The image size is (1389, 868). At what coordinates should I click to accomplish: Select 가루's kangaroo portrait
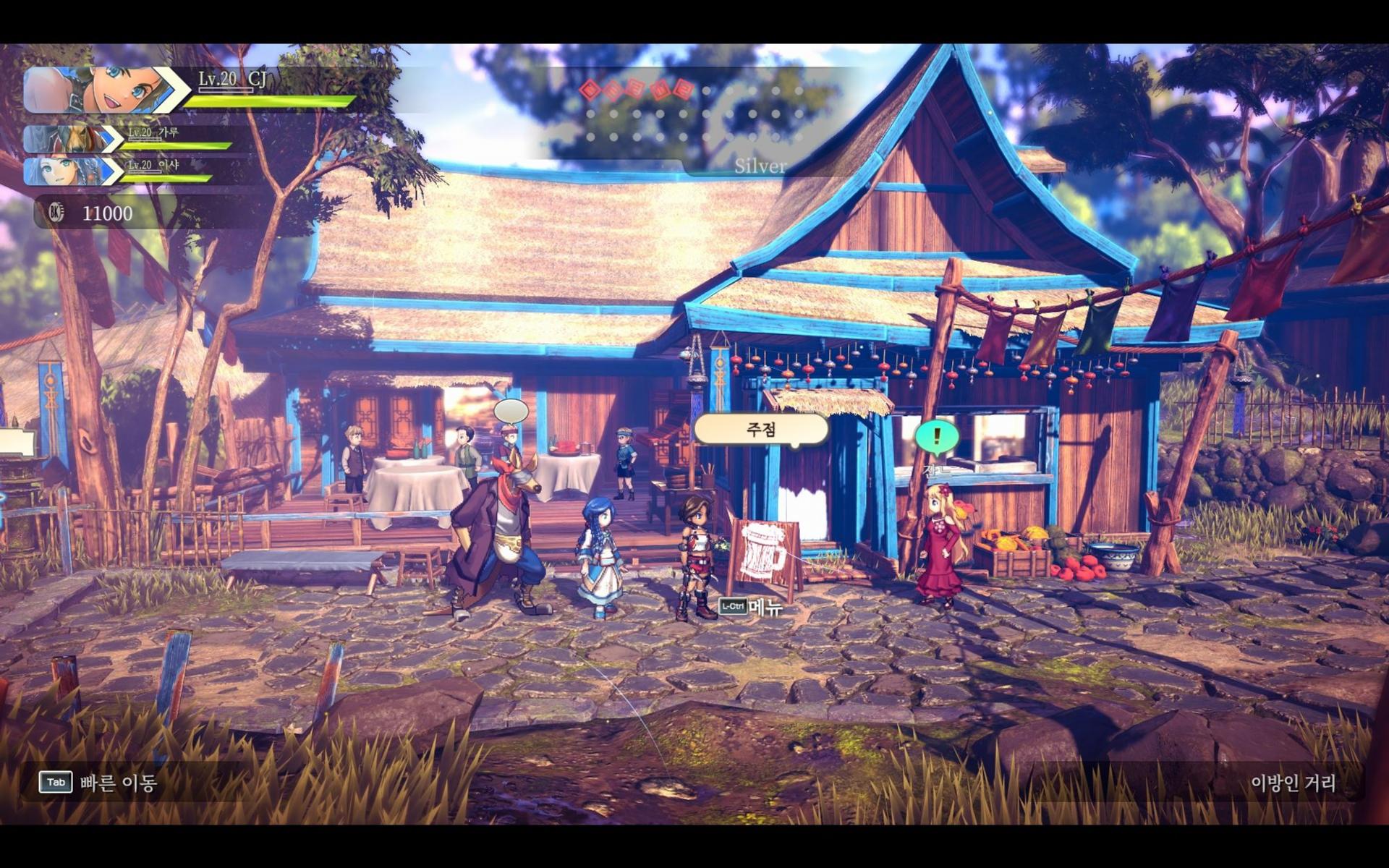coord(72,139)
